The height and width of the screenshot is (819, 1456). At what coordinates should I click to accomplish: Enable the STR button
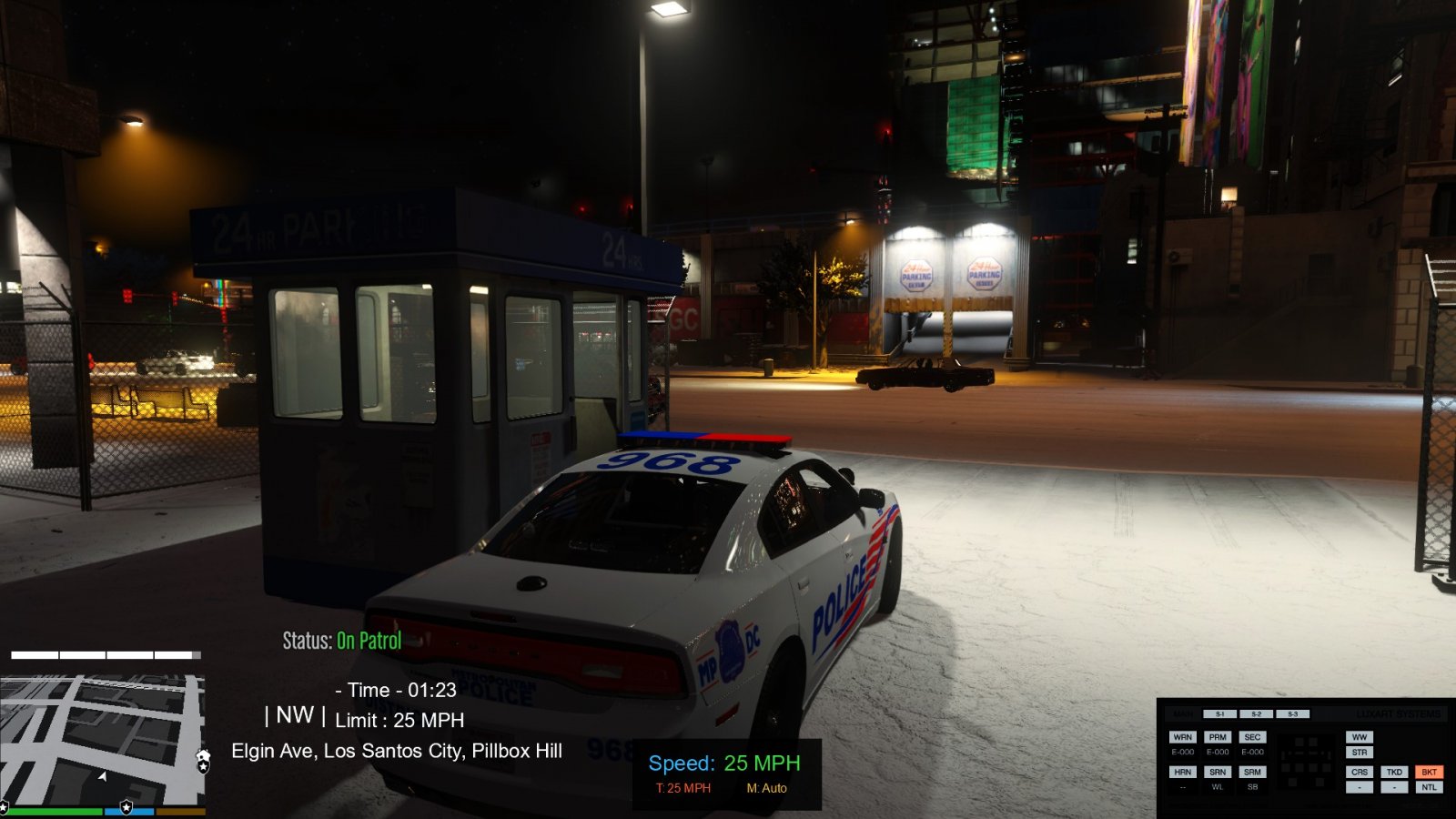click(1360, 753)
